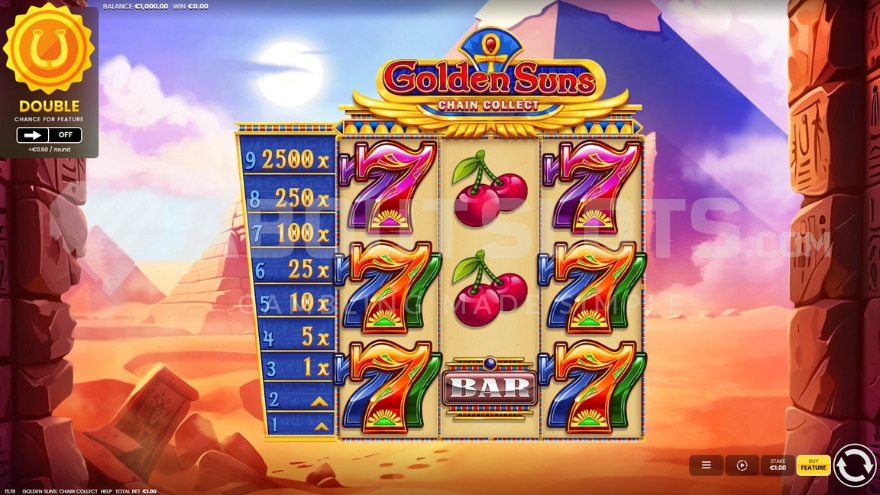The height and width of the screenshot is (495, 880).
Task: Click the golden horseshoe Double Chance badge
Action: (48, 48)
